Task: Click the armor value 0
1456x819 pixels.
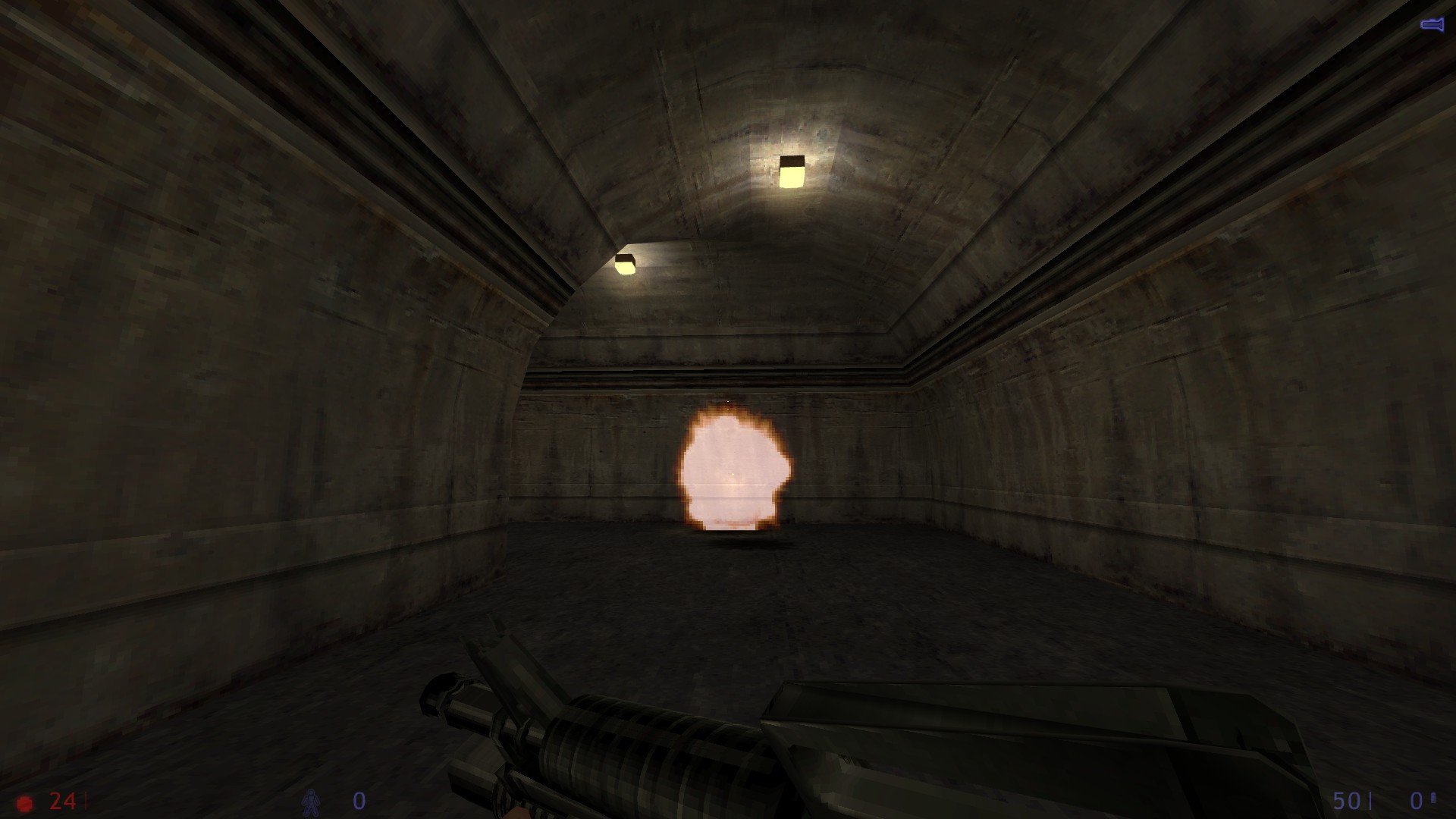Action: [358, 799]
